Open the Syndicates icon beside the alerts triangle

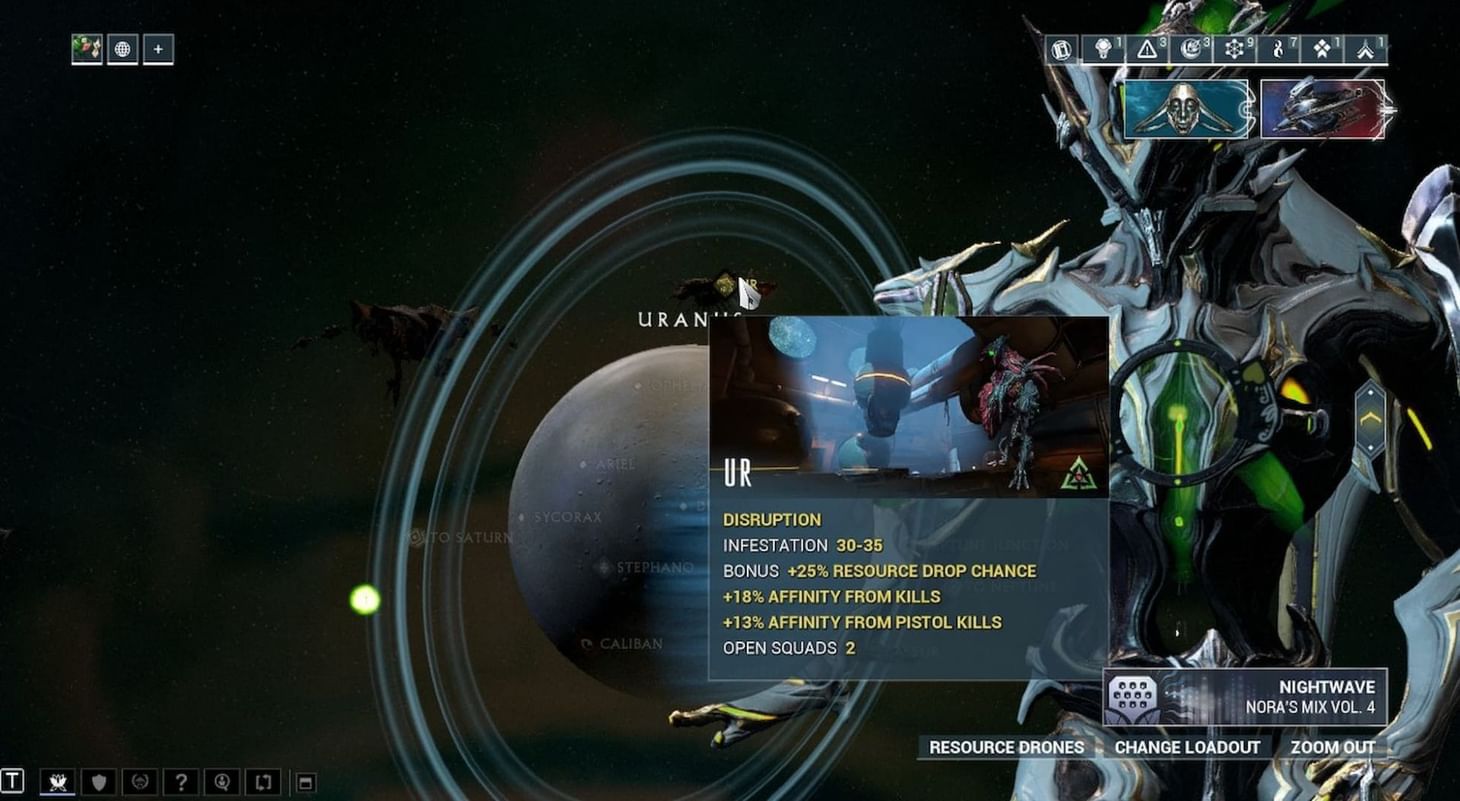coord(1102,47)
